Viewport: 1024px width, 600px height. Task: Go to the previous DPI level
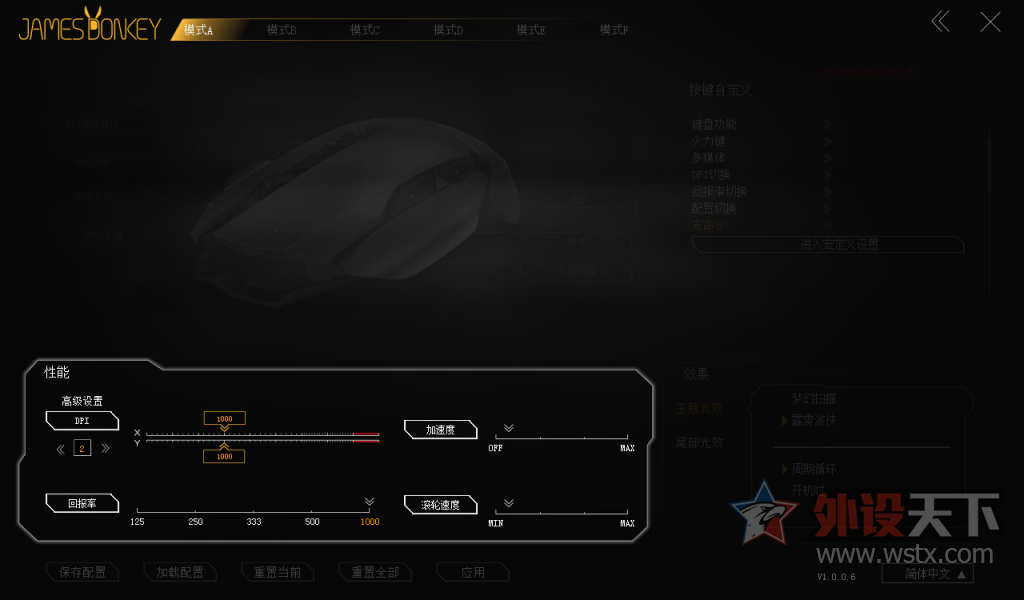click(61, 448)
